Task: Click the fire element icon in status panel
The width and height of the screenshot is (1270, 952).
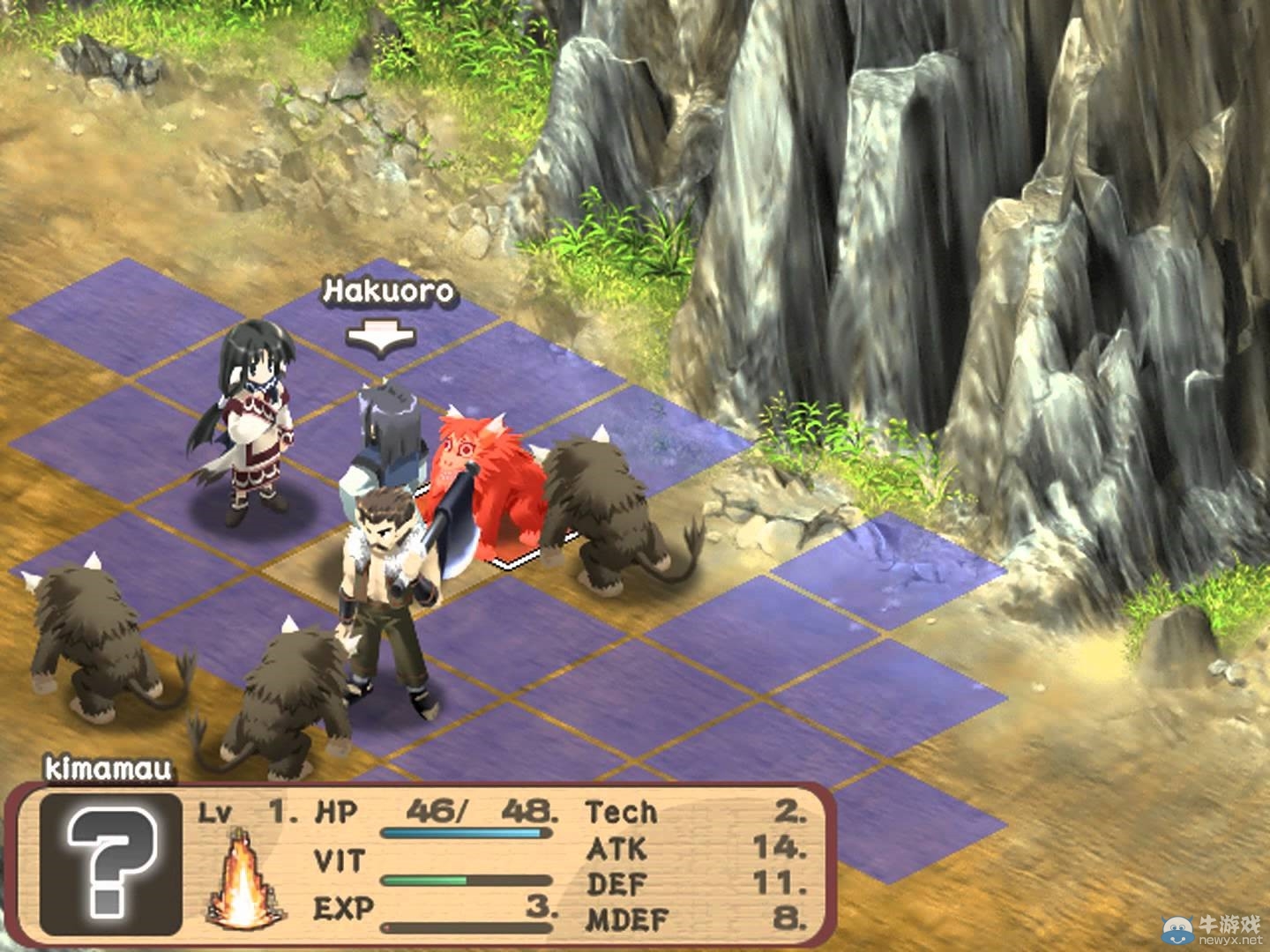Action: coord(242,881)
